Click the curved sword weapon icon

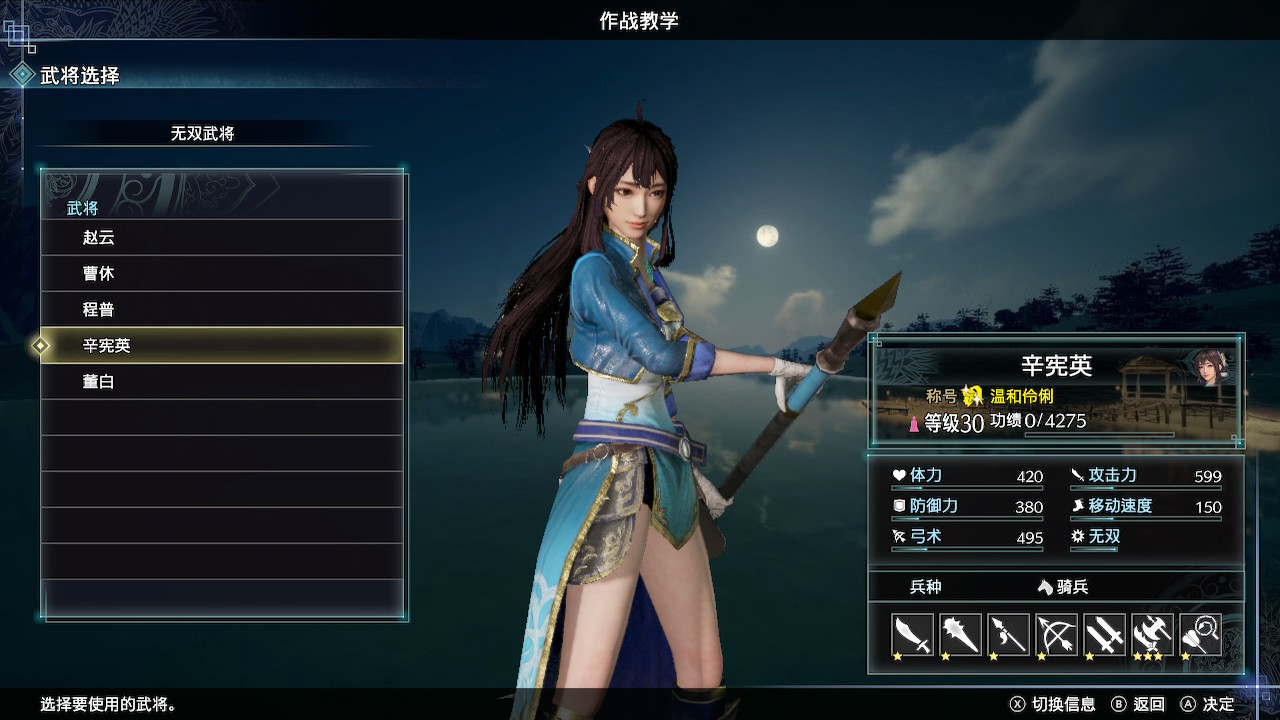(x=912, y=634)
